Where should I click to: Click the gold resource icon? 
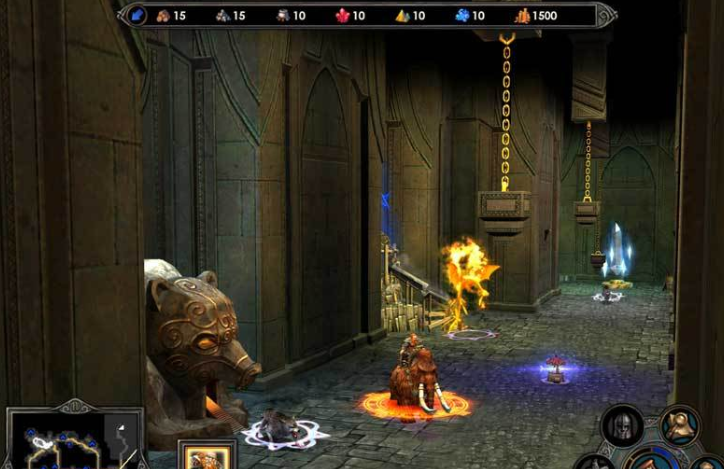[521, 15]
